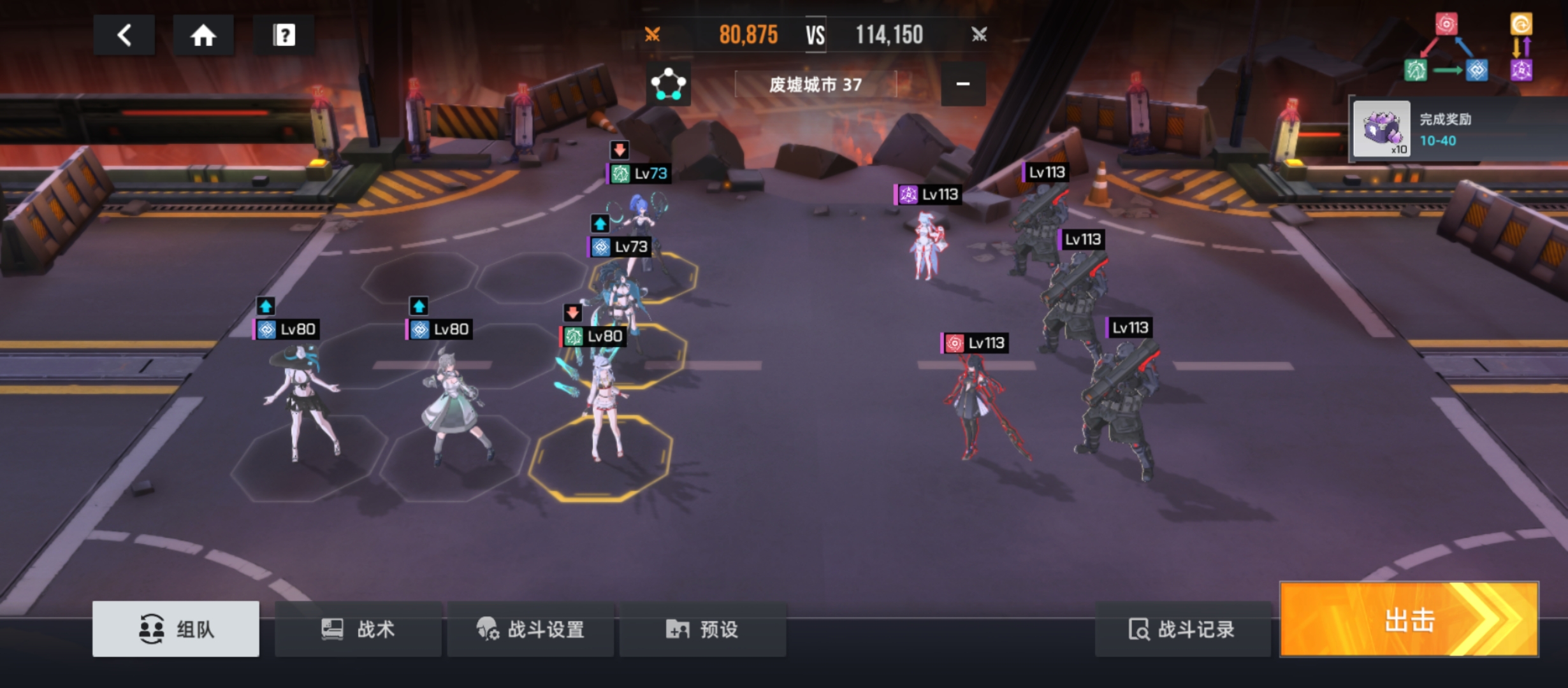Select the purple-element Lv113 enemy unit
The height and width of the screenshot is (688, 1568).
click(x=926, y=245)
